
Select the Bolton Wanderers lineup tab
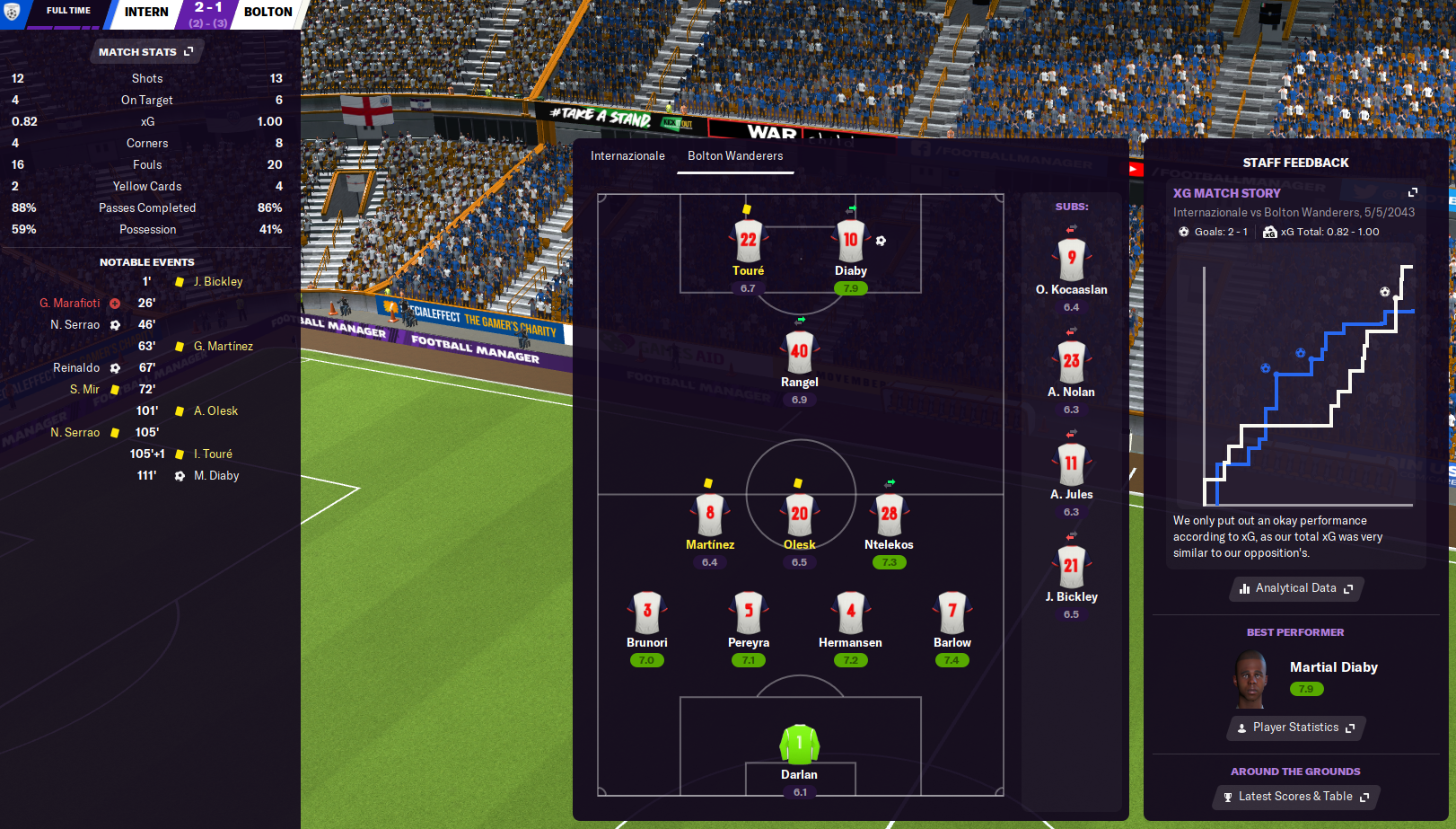(735, 156)
